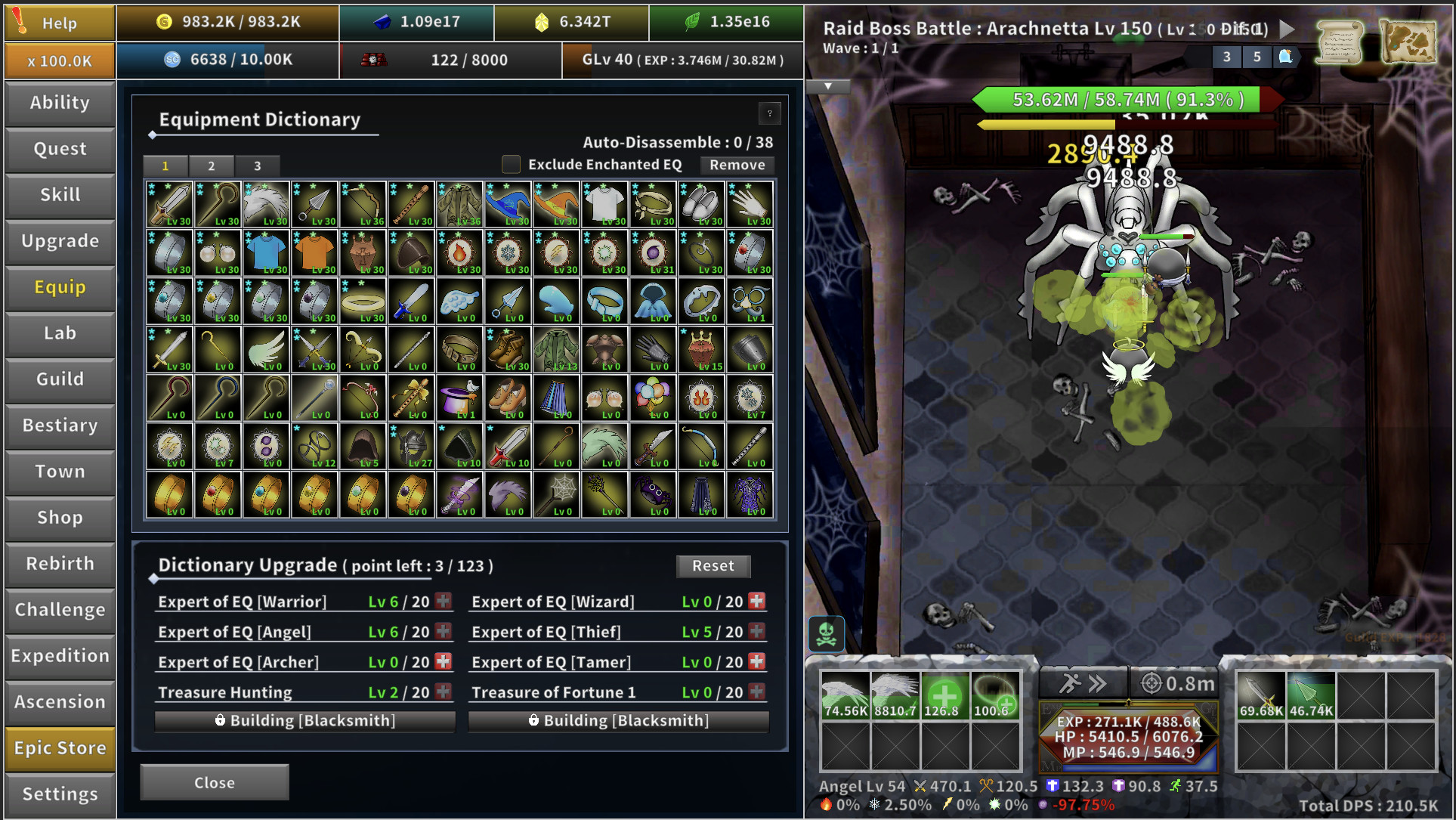Click the poison skull icon beside the battlefield

pyautogui.click(x=825, y=634)
